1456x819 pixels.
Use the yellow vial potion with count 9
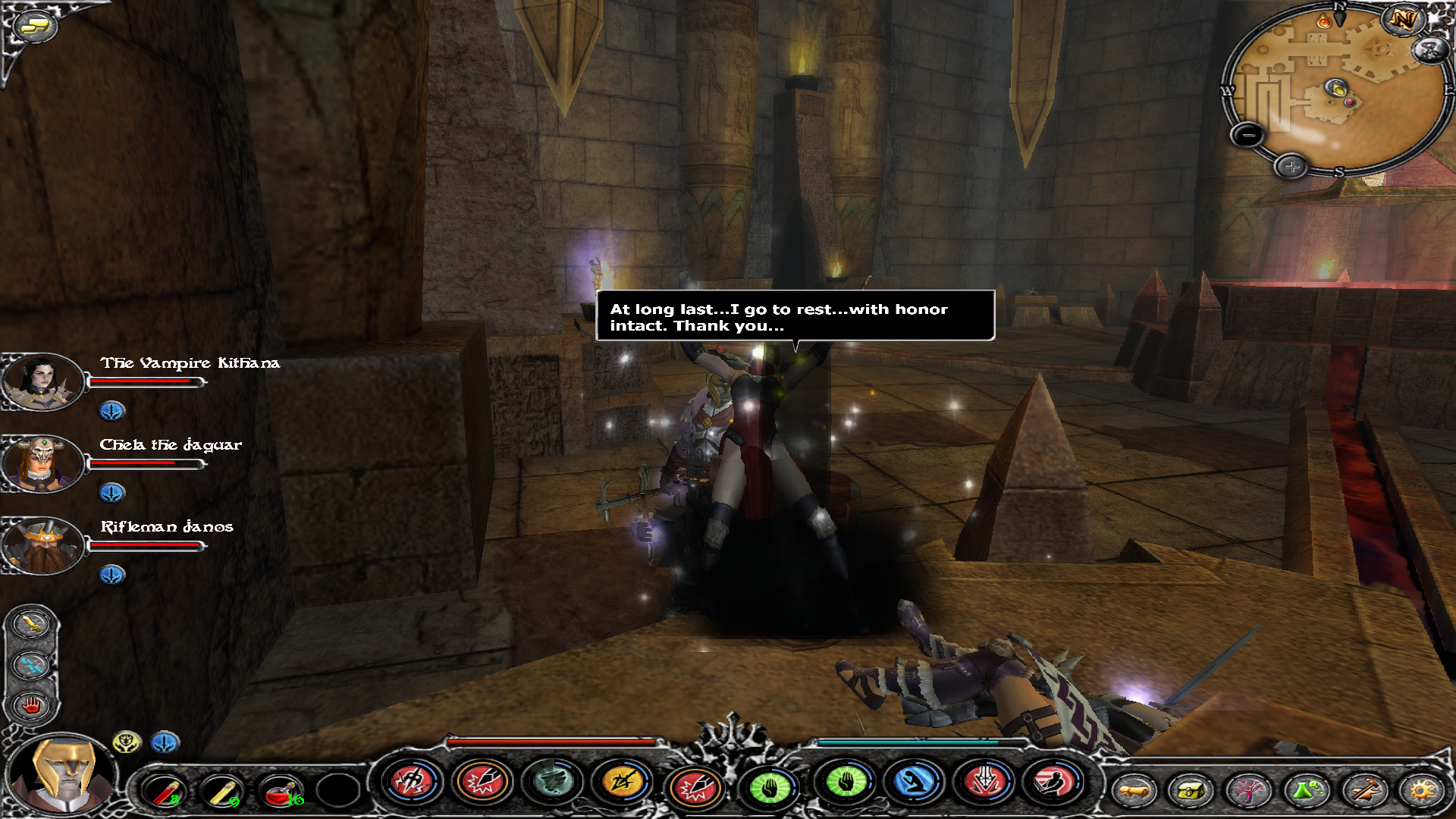coord(223,791)
